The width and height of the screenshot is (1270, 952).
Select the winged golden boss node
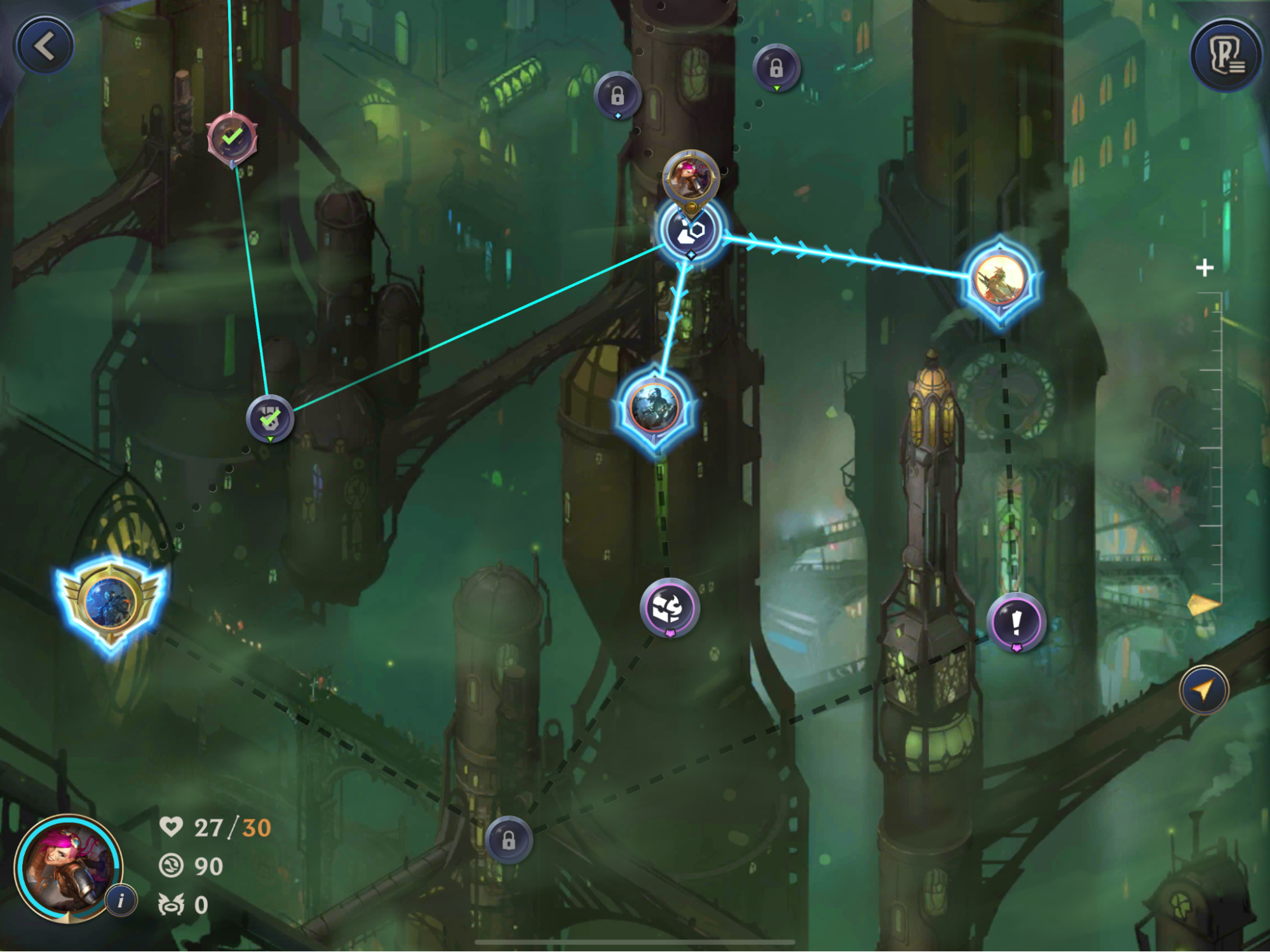click(111, 601)
